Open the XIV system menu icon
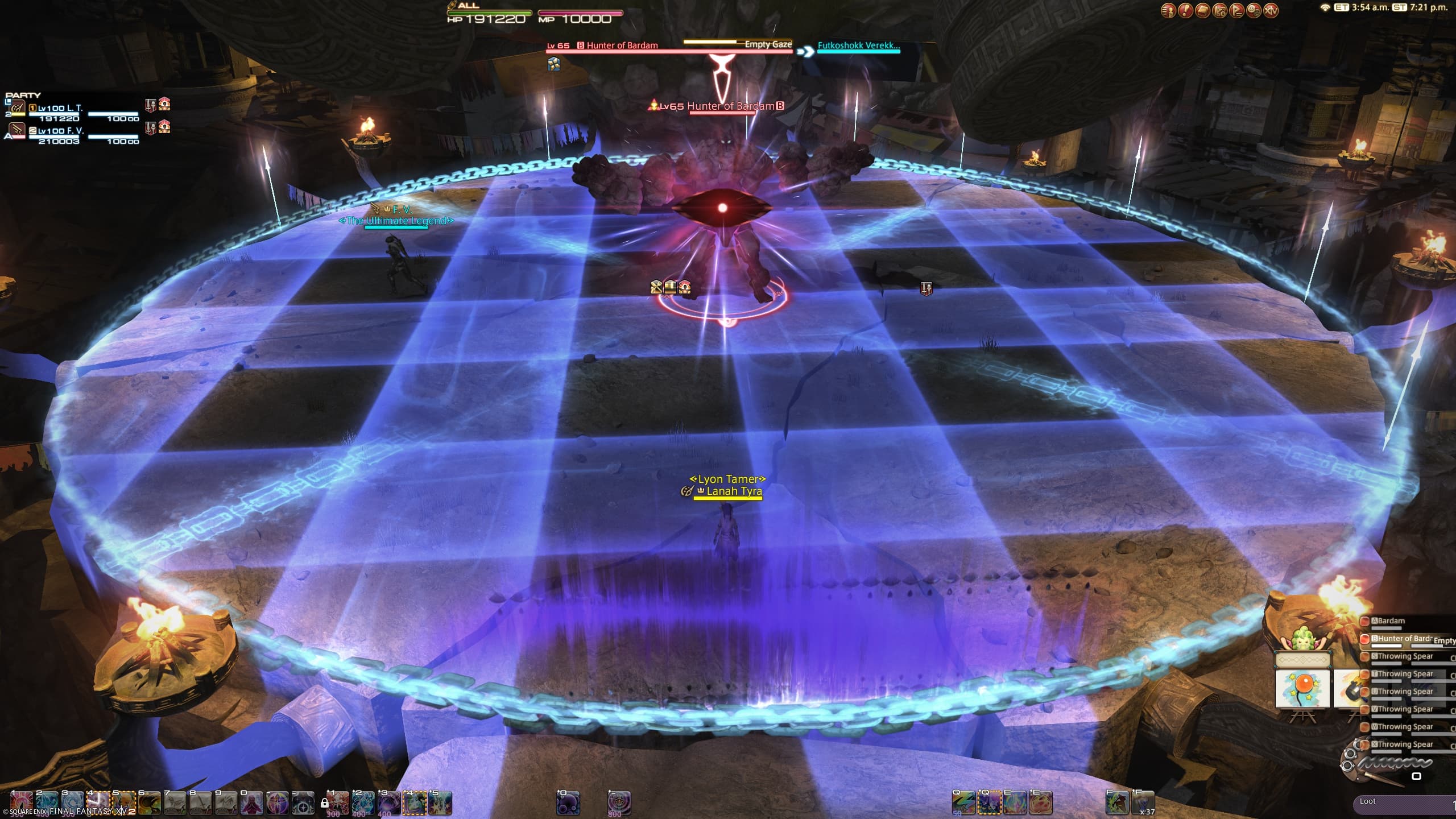1456x819 pixels. click(x=1269, y=10)
